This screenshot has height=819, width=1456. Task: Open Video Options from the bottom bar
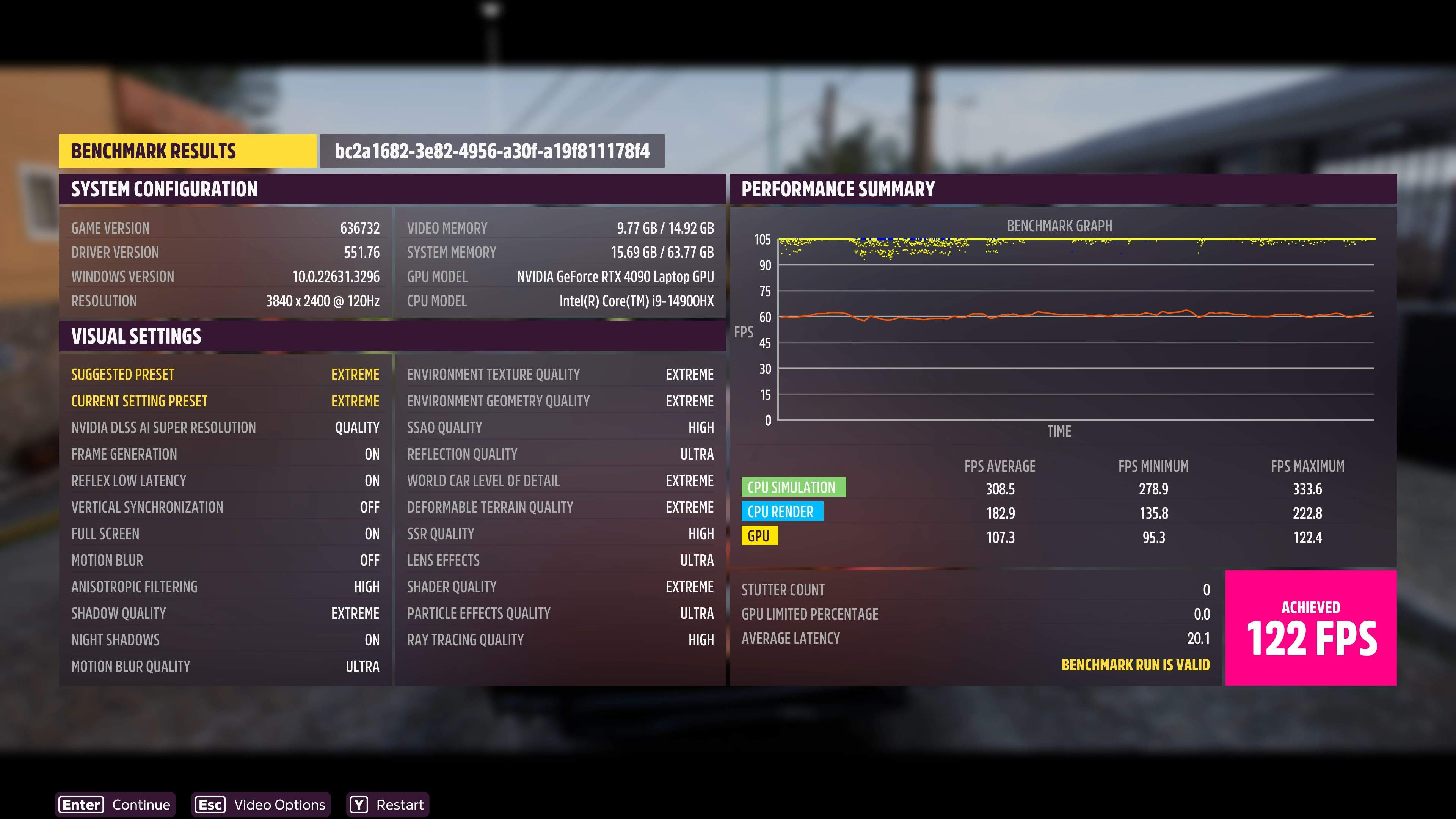(x=260, y=804)
